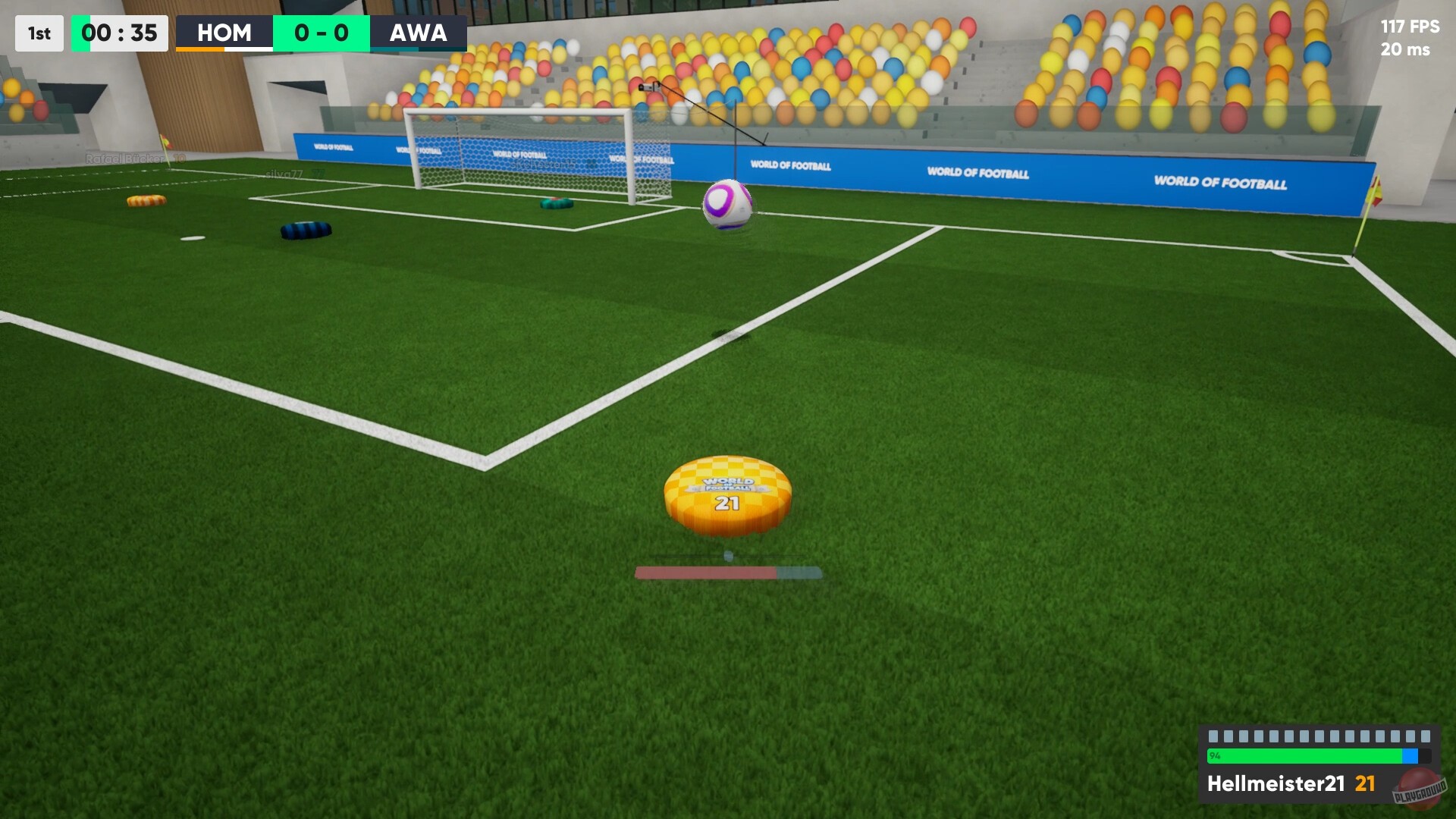
Task: Click the silva77 player name tag
Action: (x=296, y=171)
